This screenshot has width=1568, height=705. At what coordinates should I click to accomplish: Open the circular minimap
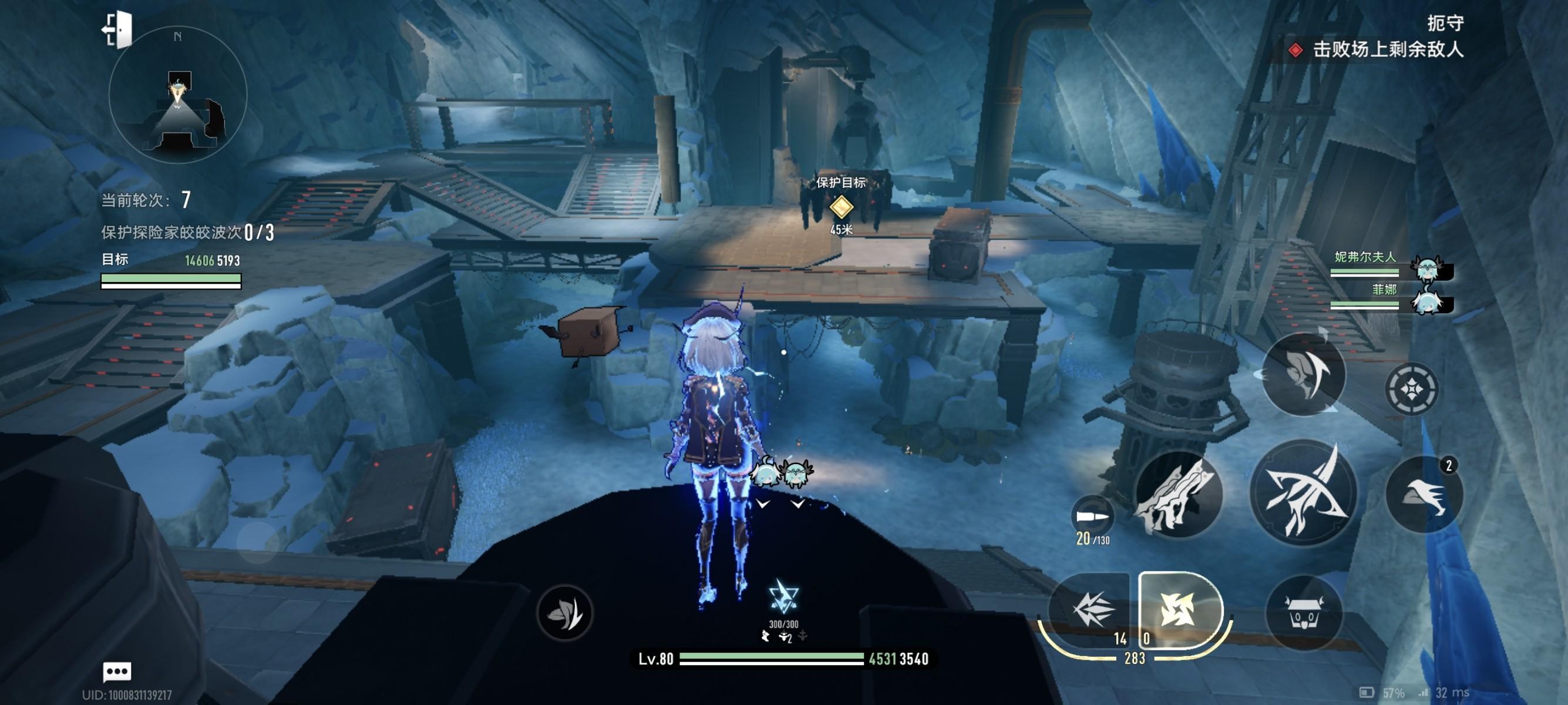coord(178,96)
